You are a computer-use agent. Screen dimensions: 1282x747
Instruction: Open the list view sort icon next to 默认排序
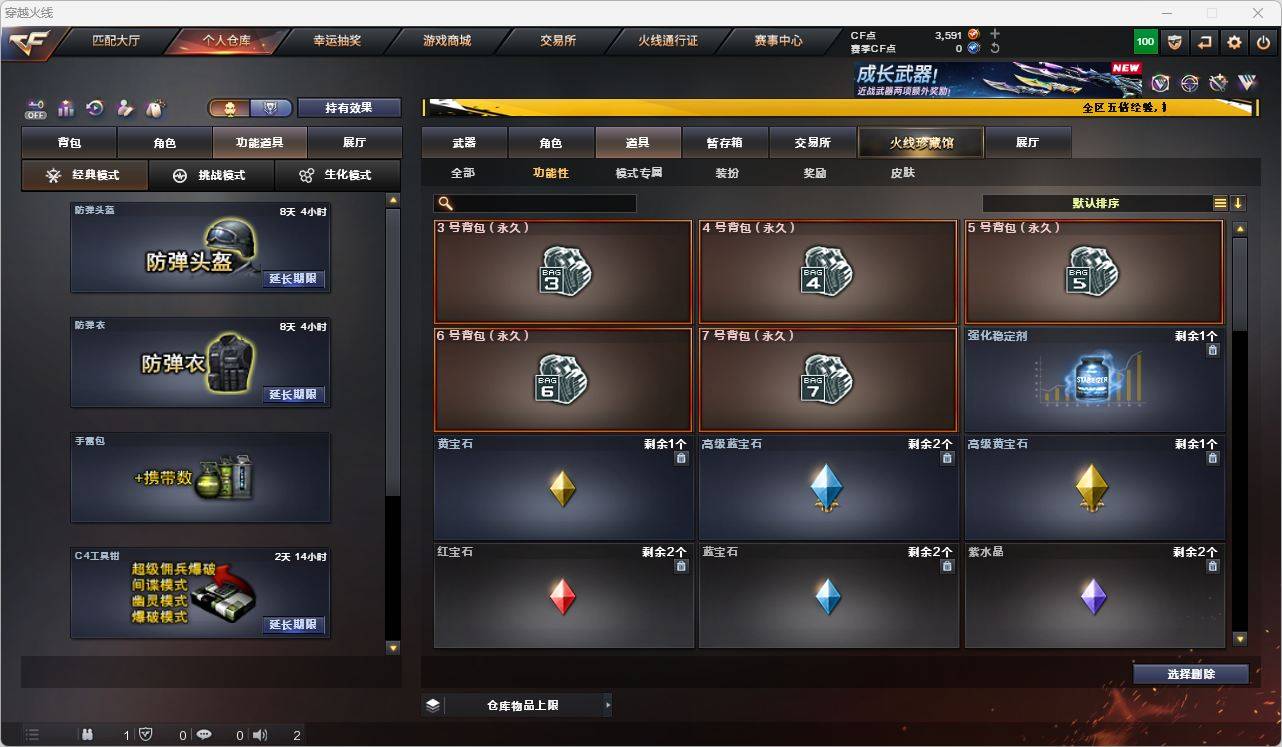point(1219,202)
